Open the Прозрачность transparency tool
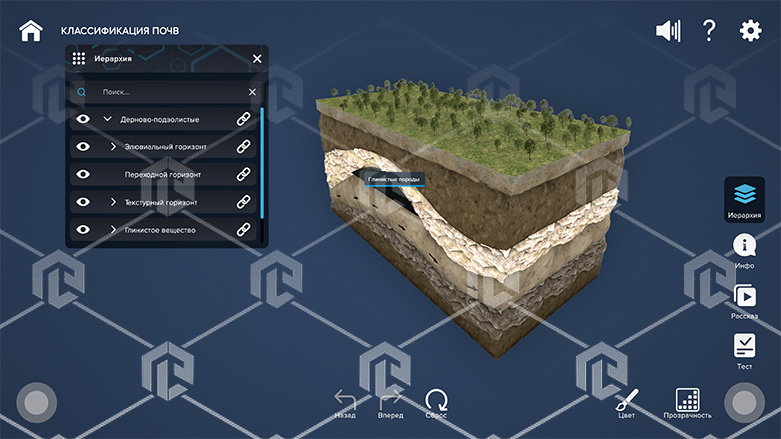 coord(687,401)
